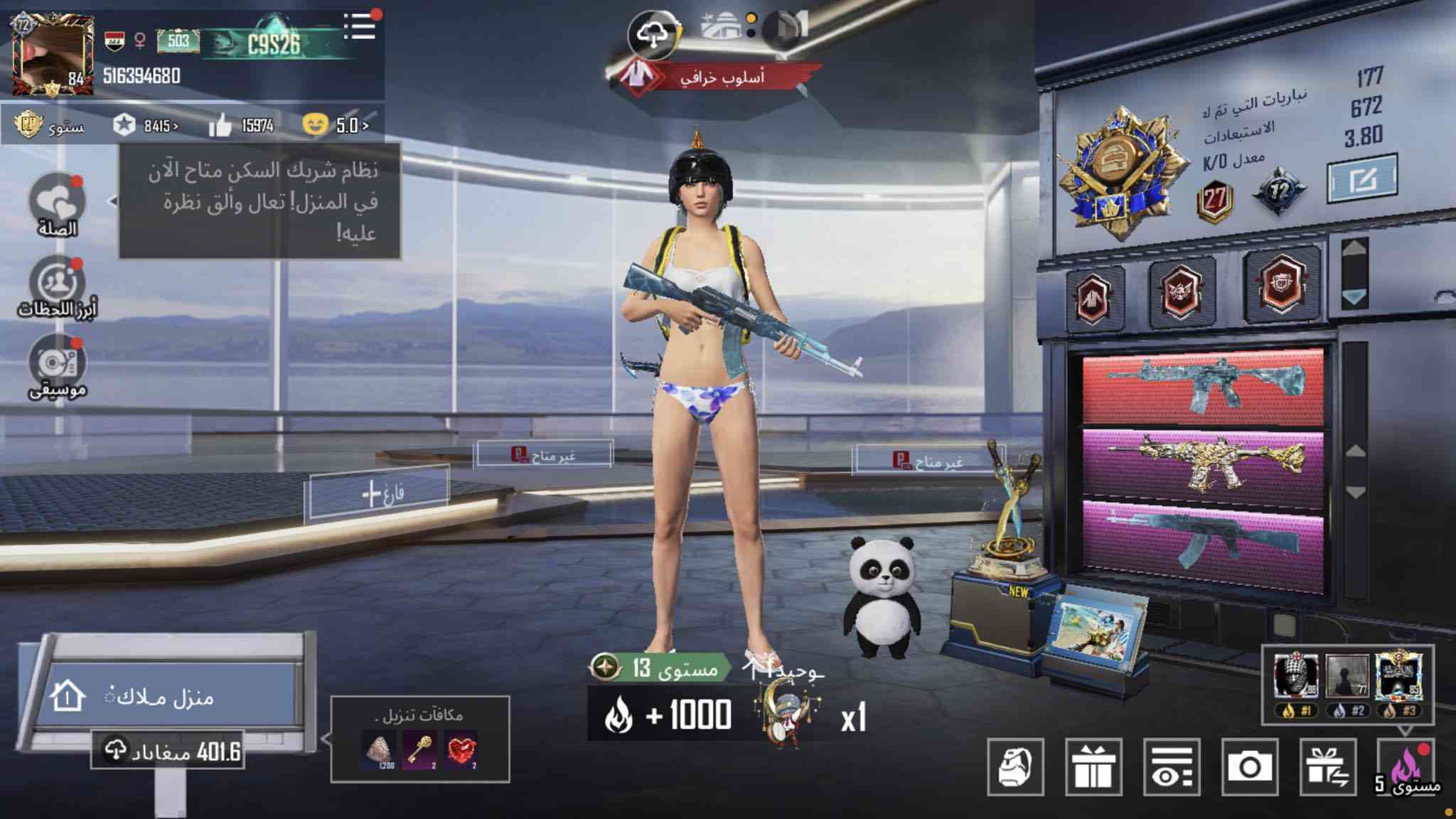Open the player avatar profile picture
Screen dimensions: 1456x819
pos(53,54)
